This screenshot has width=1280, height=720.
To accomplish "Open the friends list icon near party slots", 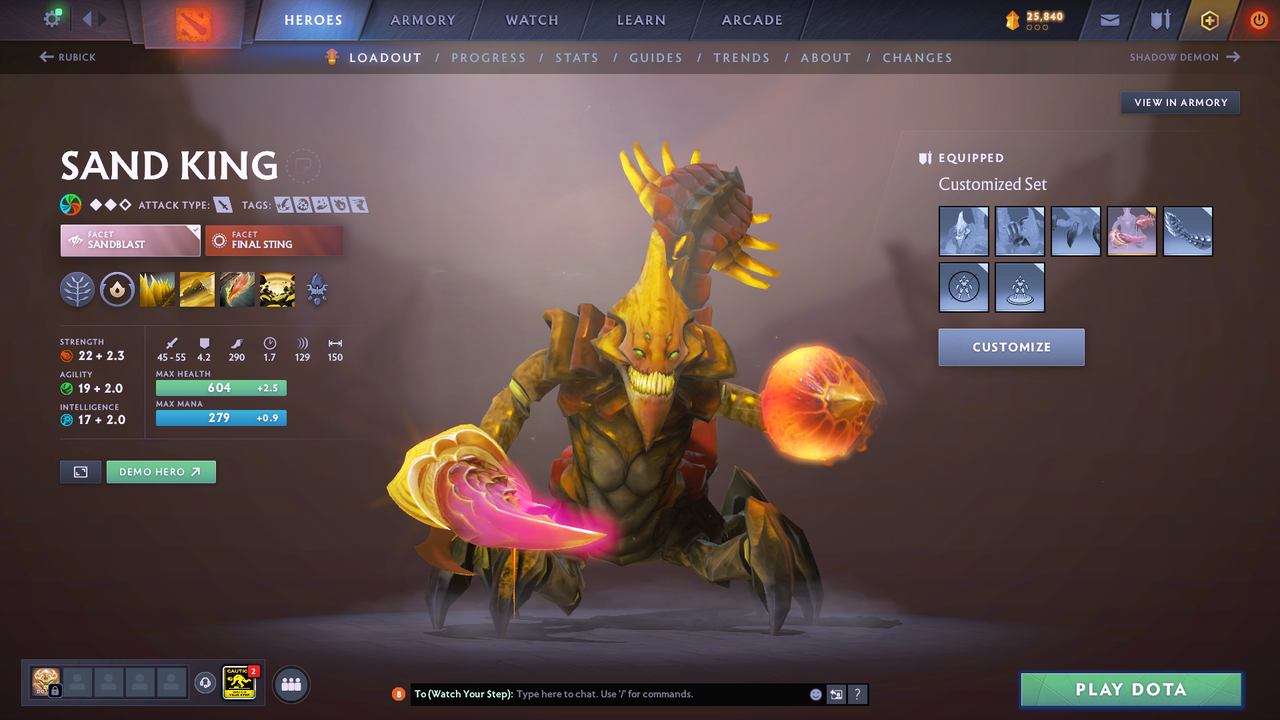I will click(x=290, y=684).
